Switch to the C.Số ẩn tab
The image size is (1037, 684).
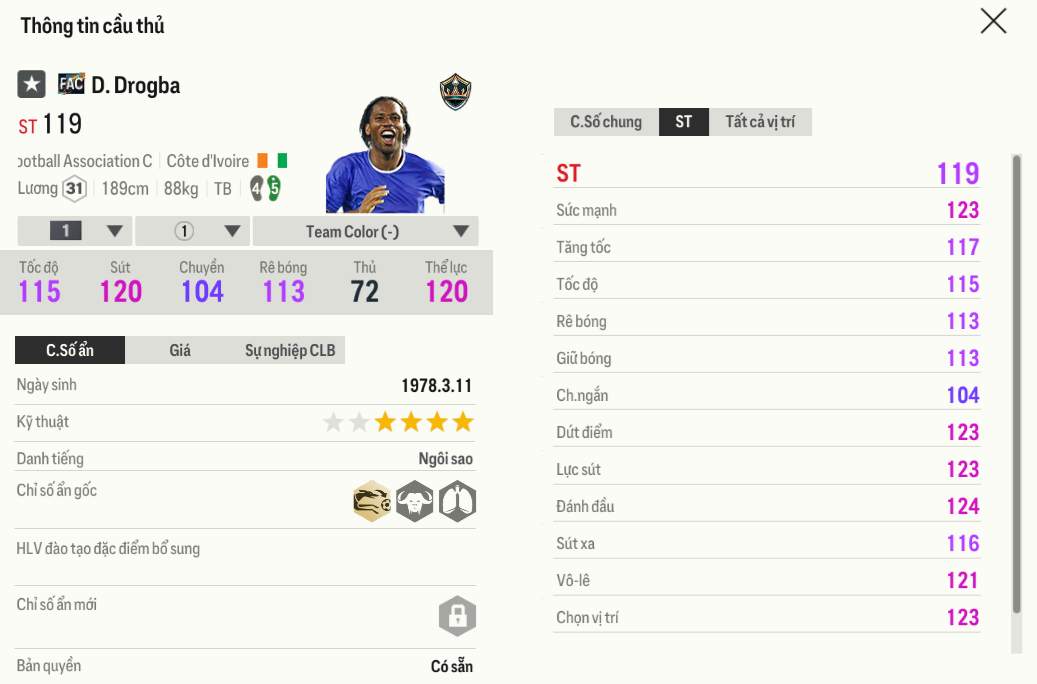[x=70, y=350]
